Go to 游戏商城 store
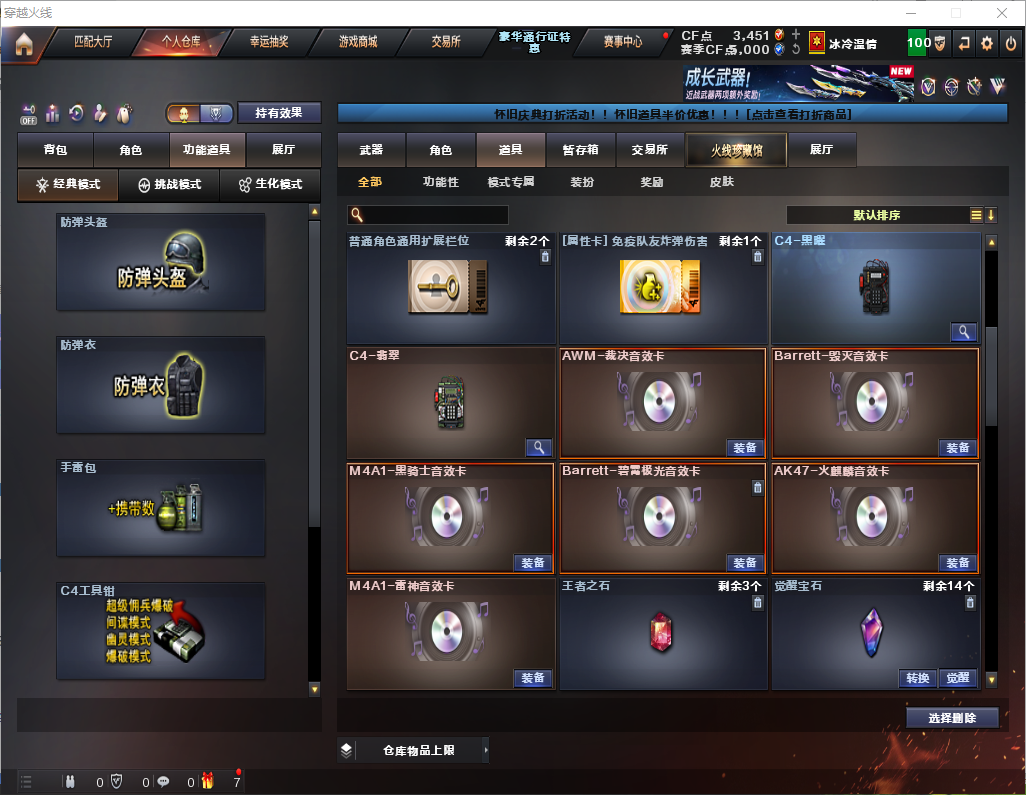The width and height of the screenshot is (1026, 795). 358,42
